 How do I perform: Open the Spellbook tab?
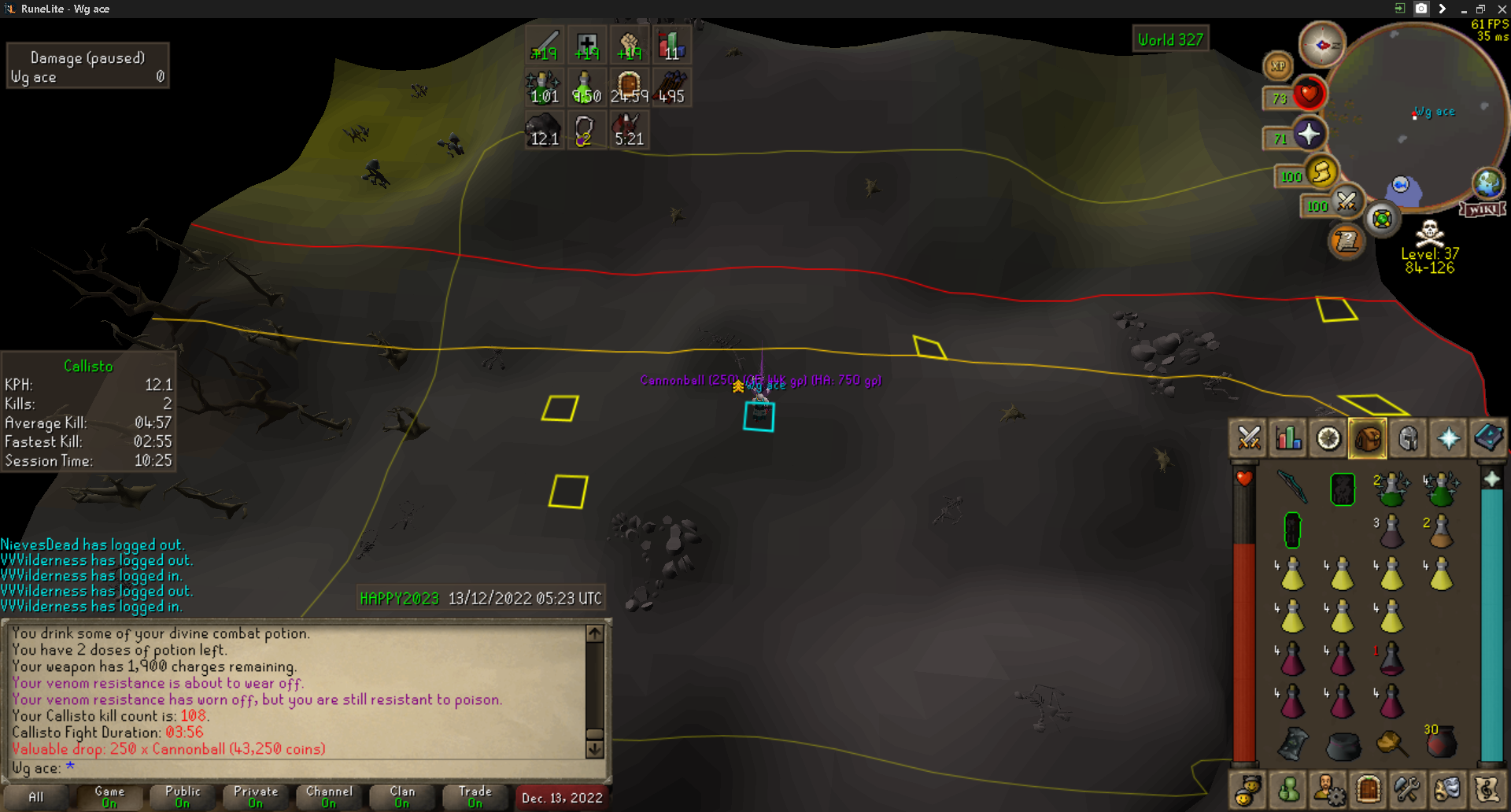pos(1487,438)
